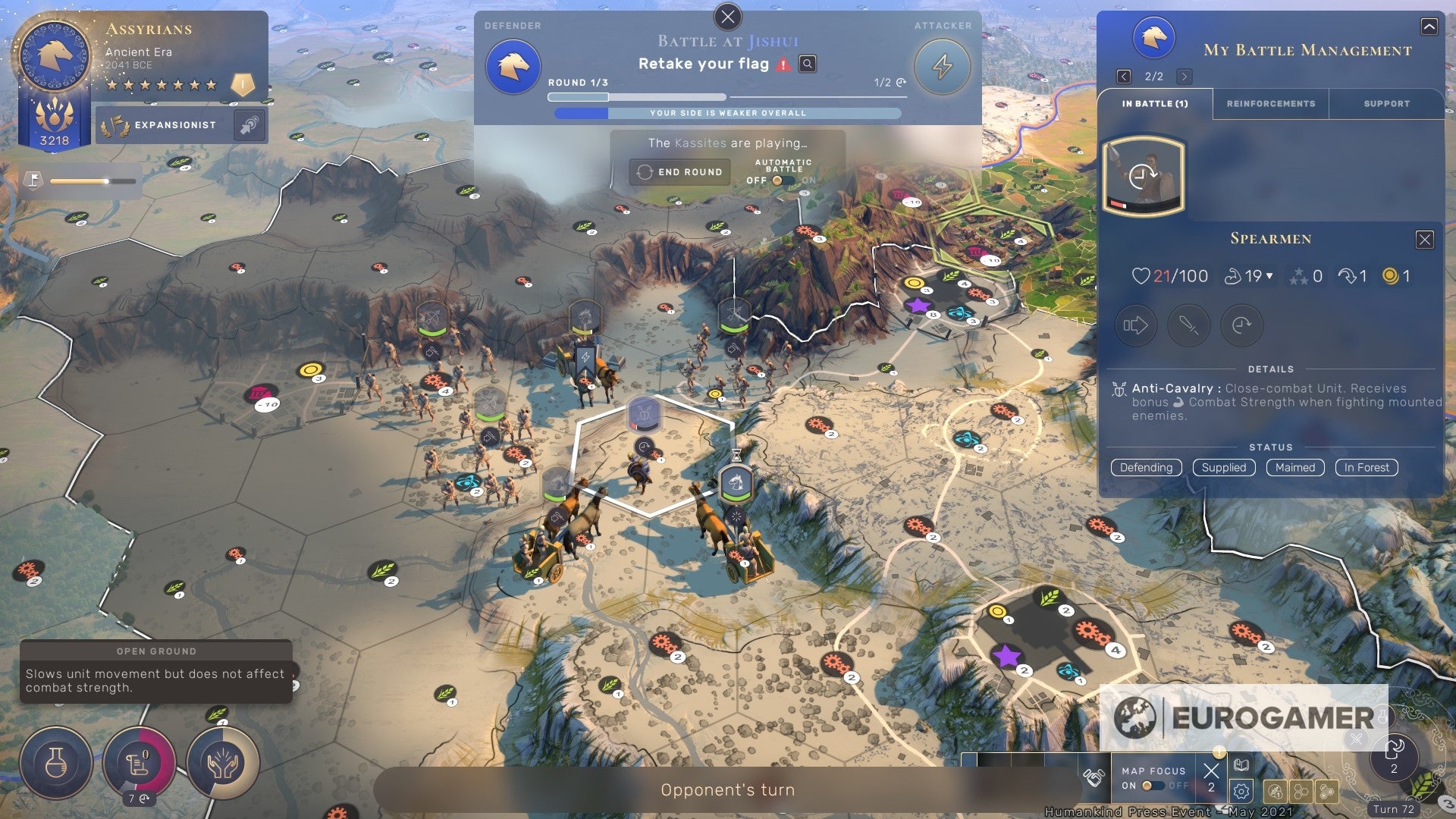The image size is (1456, 819).
Task: Open the civics scroll screen
Action: [139, 763]
